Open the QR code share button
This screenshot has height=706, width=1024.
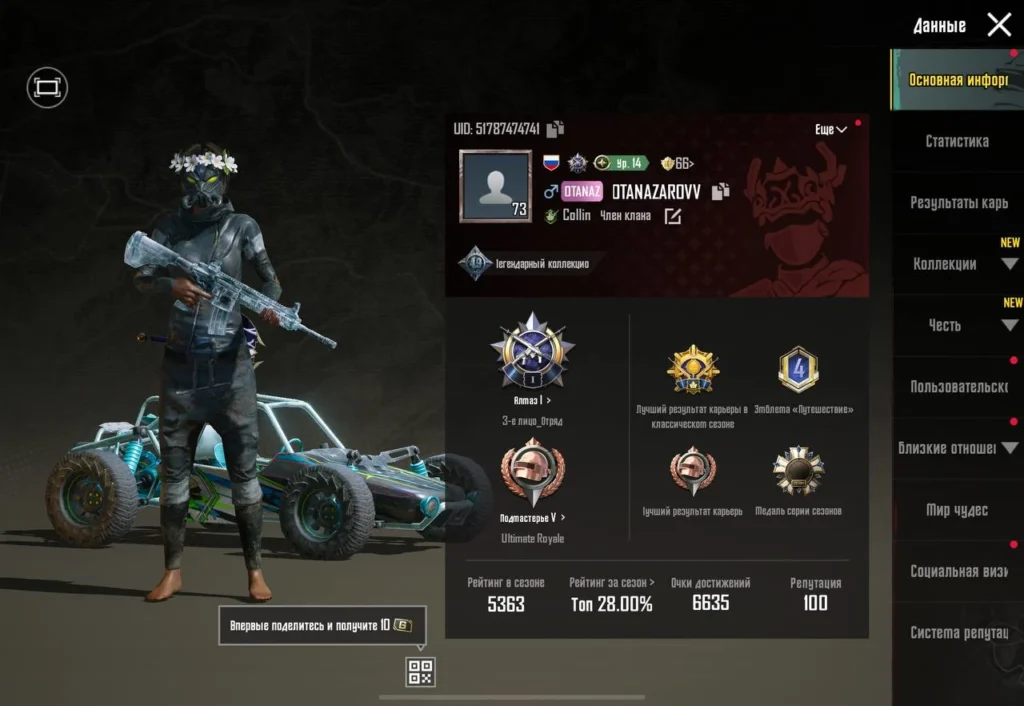tap(420, 672)
